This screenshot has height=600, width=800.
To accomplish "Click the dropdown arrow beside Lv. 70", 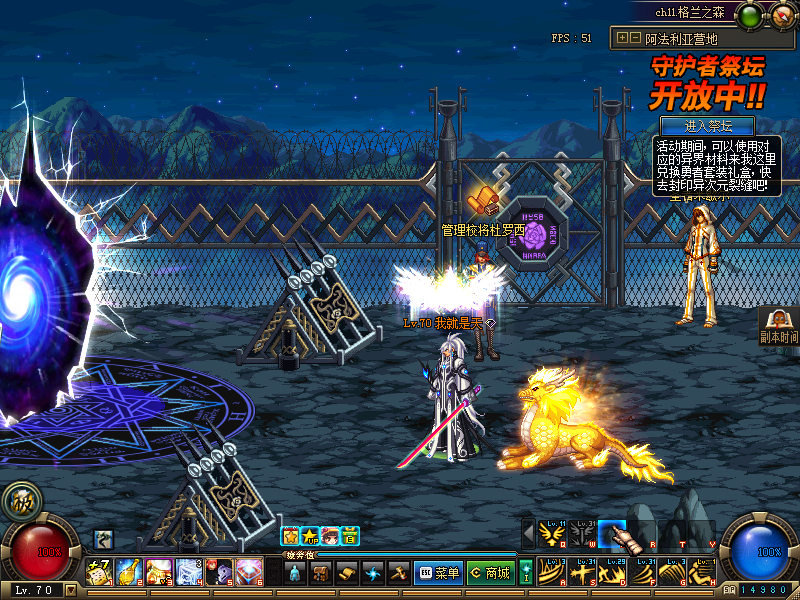I will coord(71,590).
